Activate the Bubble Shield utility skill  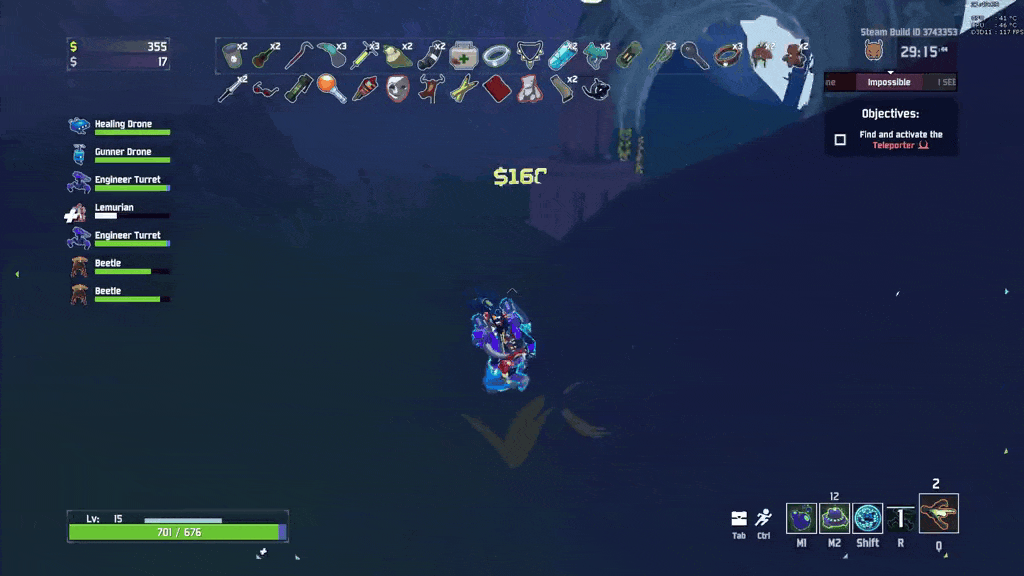(868, 518)
